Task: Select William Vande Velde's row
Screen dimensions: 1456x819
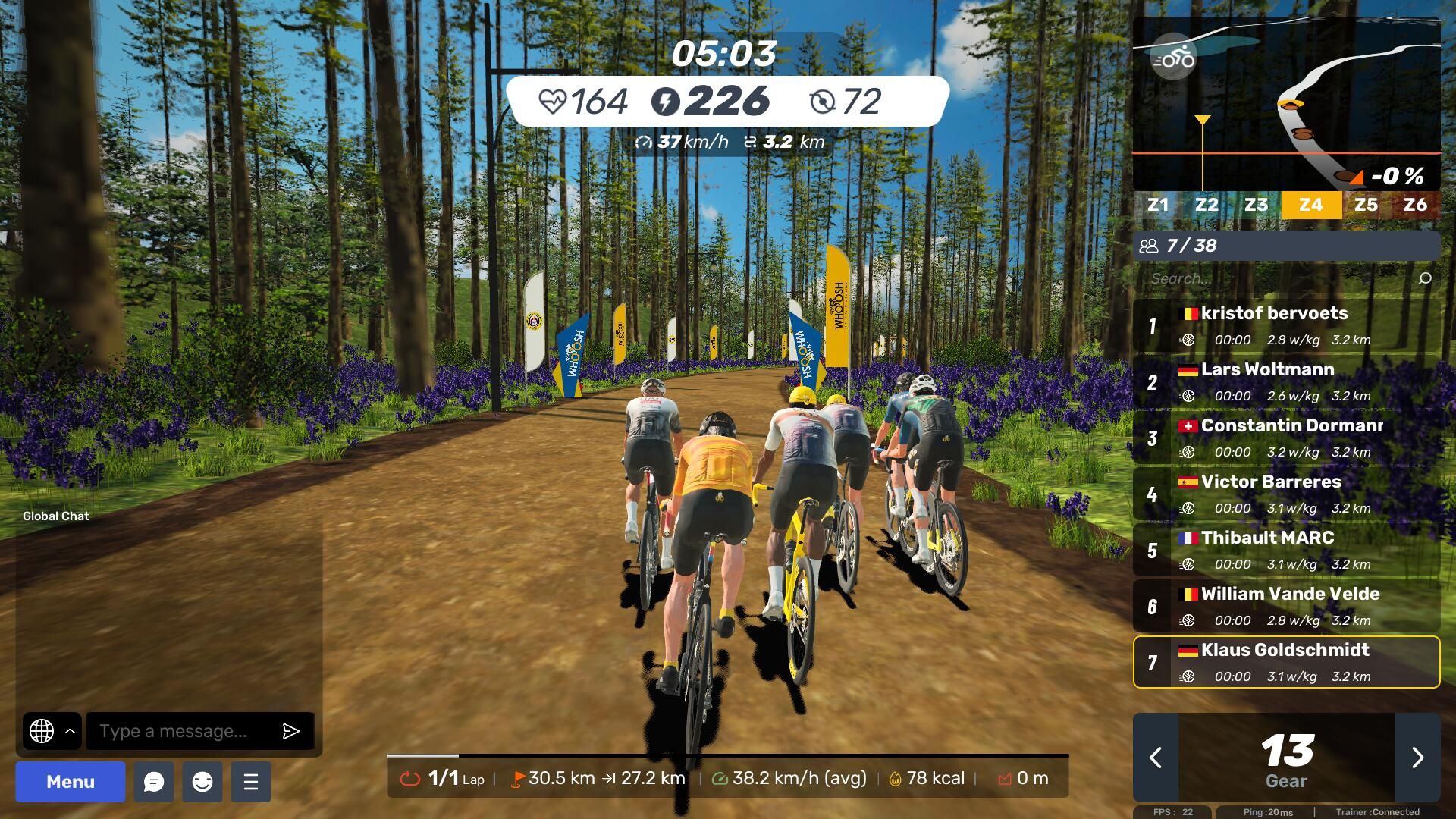Action: 1286,606
